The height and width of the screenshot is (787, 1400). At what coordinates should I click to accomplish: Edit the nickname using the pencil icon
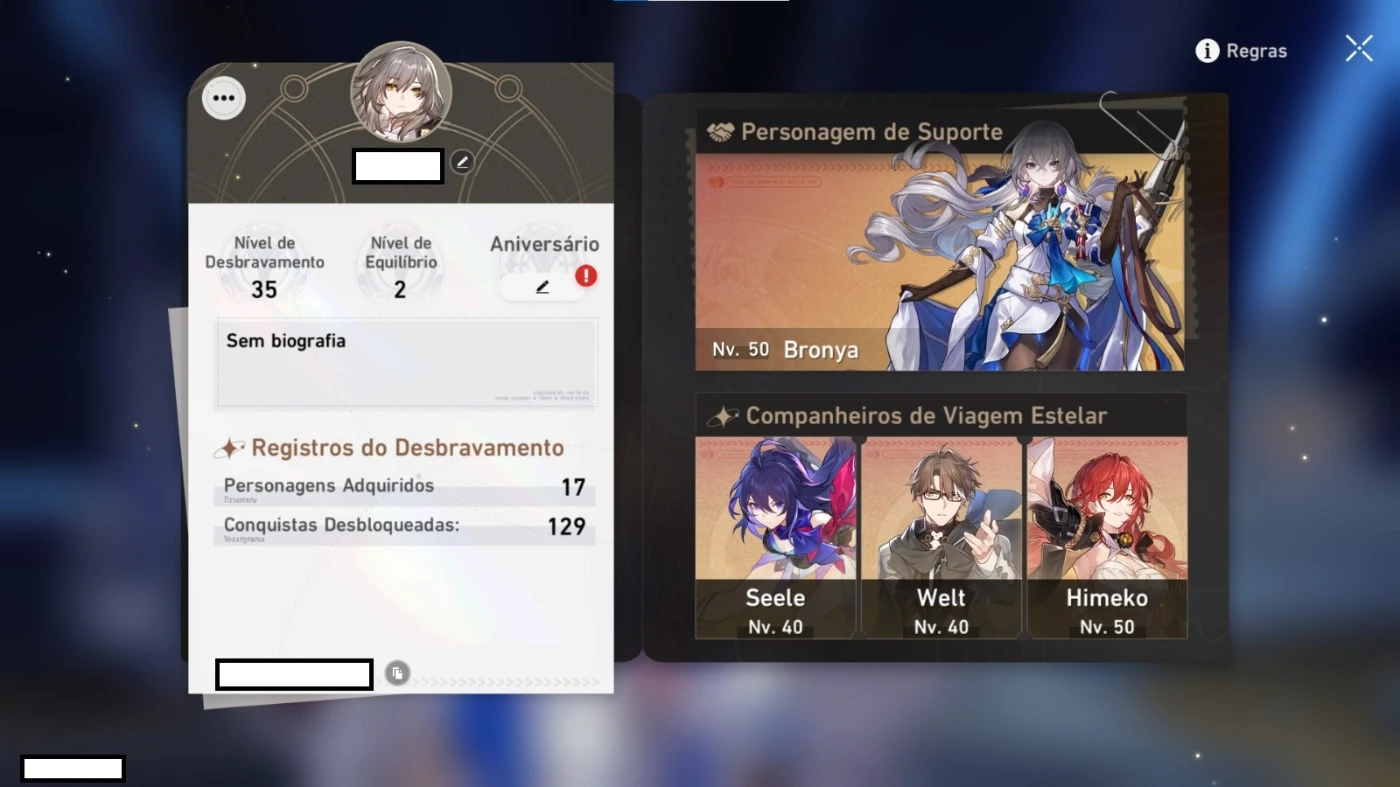point(461,161)
